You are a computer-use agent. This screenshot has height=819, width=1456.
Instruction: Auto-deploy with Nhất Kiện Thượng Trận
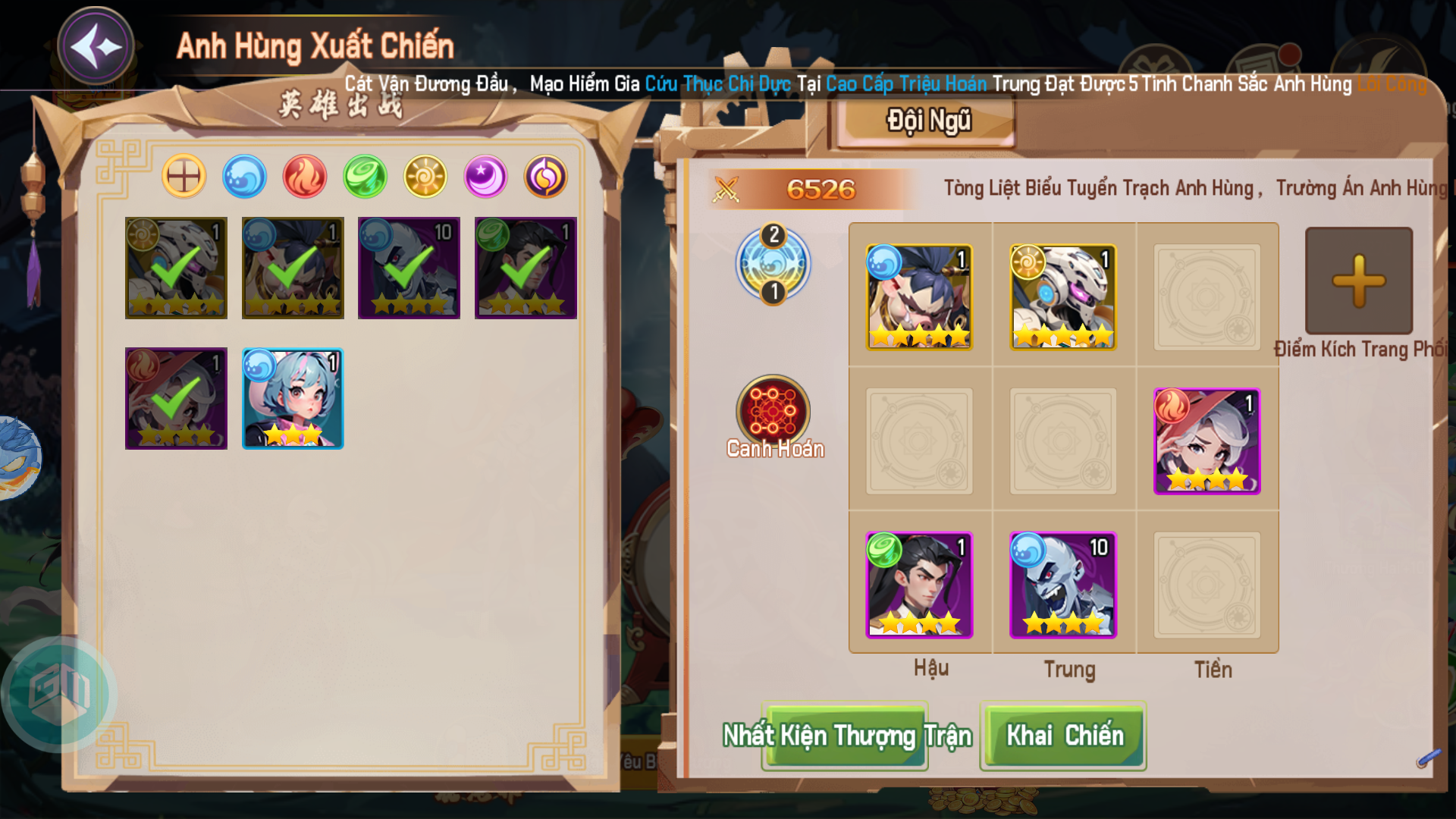coord(846,736)
